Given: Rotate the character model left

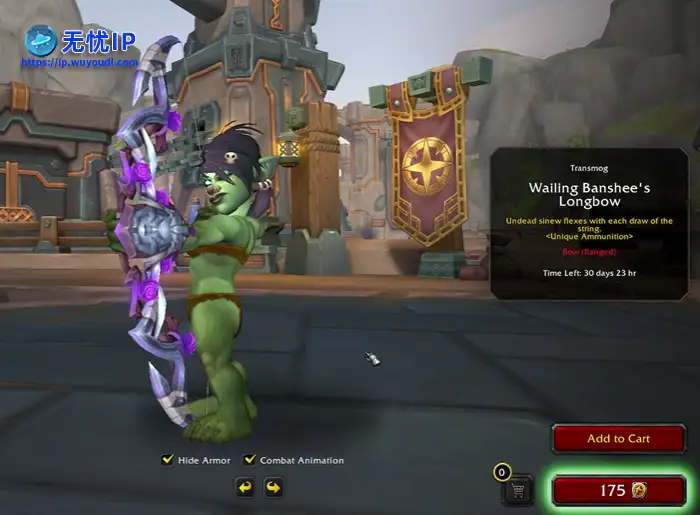Looking at the screenshot, I should (x=245, y=487).
